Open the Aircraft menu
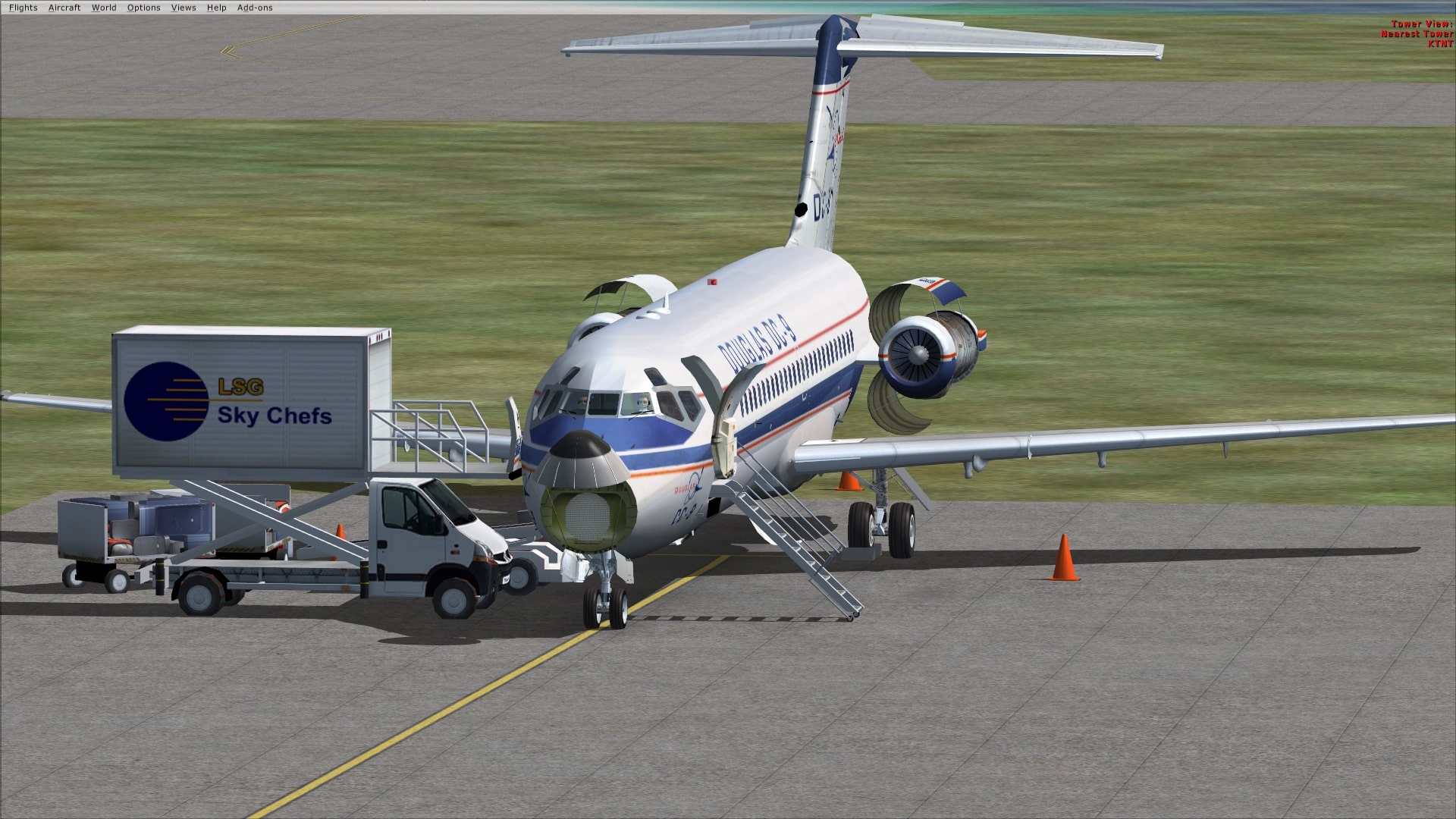The width and height of the screenshot is (1456, 819). (64, 8)
